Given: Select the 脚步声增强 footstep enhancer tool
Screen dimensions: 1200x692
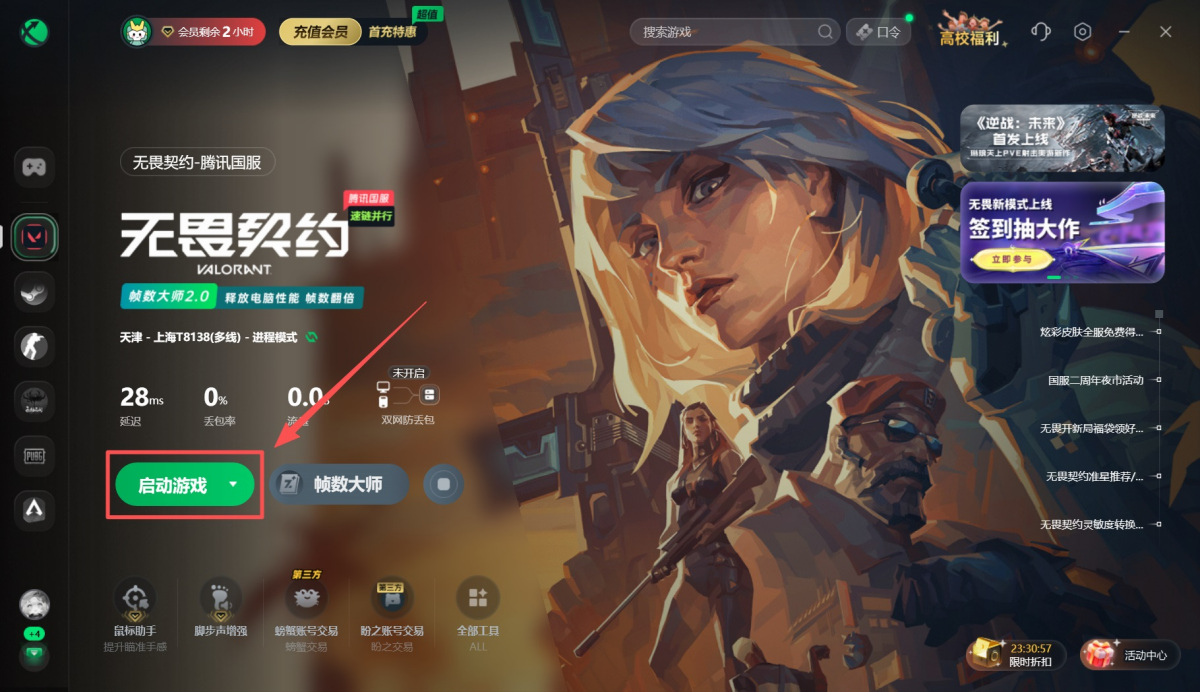Looking at the screenshot, I should point(220,608).
